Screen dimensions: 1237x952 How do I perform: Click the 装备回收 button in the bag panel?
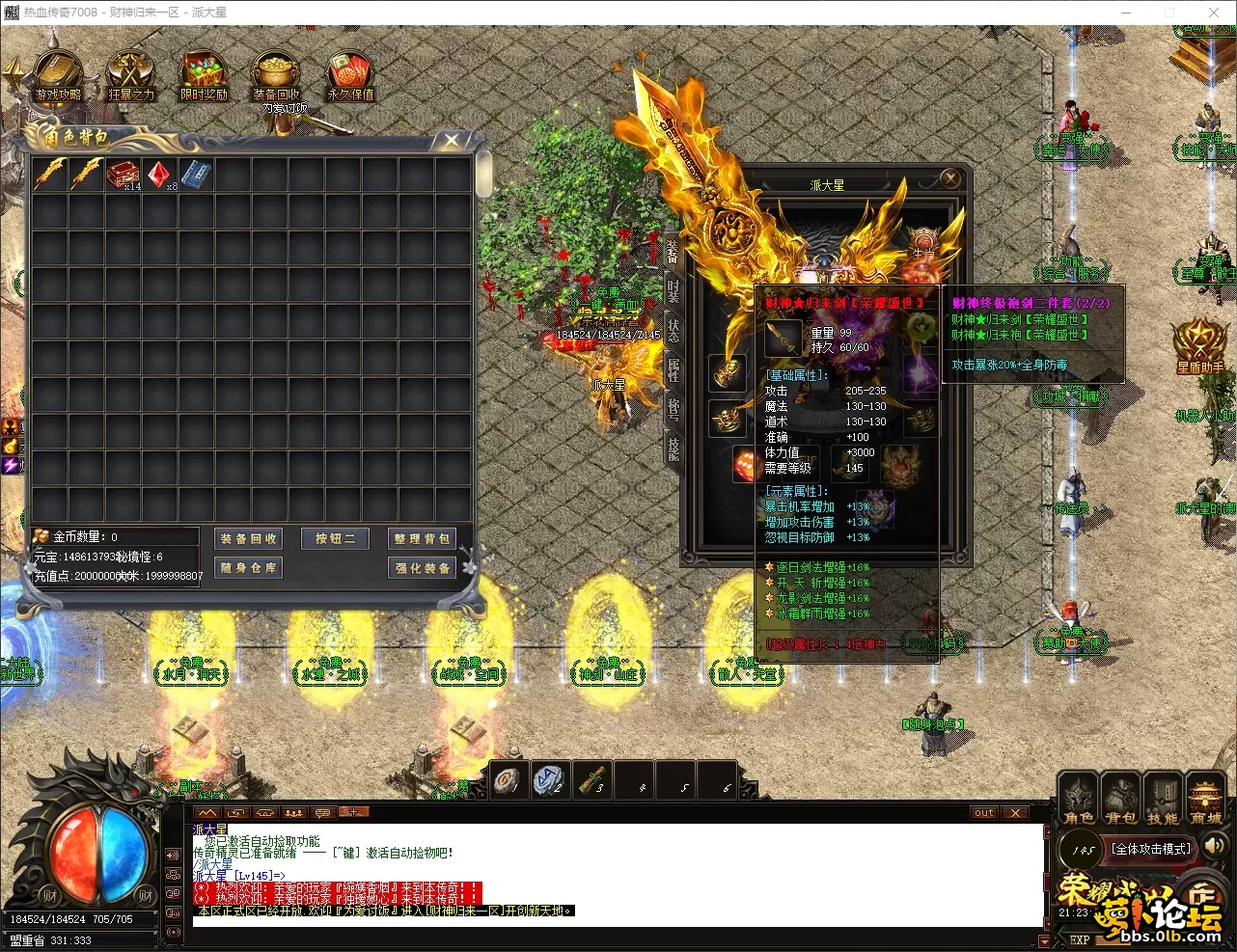click(248, 539)
